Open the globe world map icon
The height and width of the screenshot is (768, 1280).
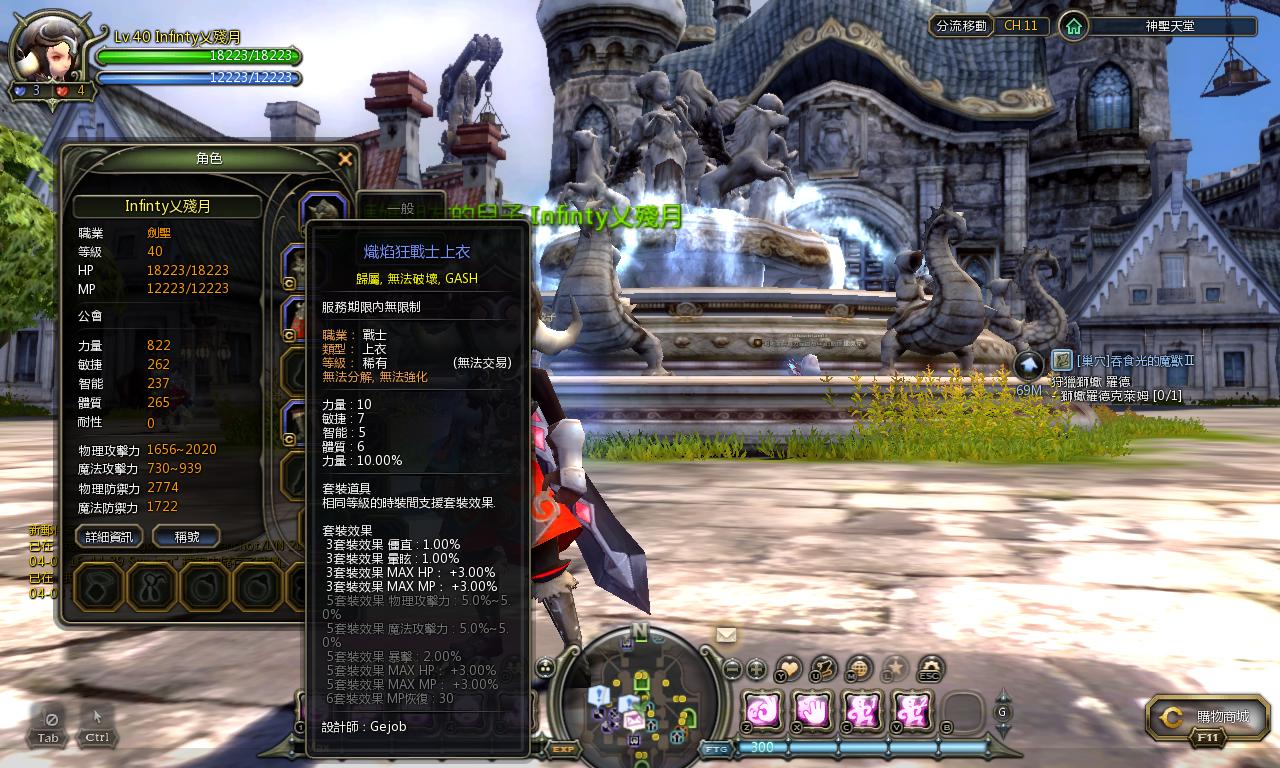pos(859,669)
